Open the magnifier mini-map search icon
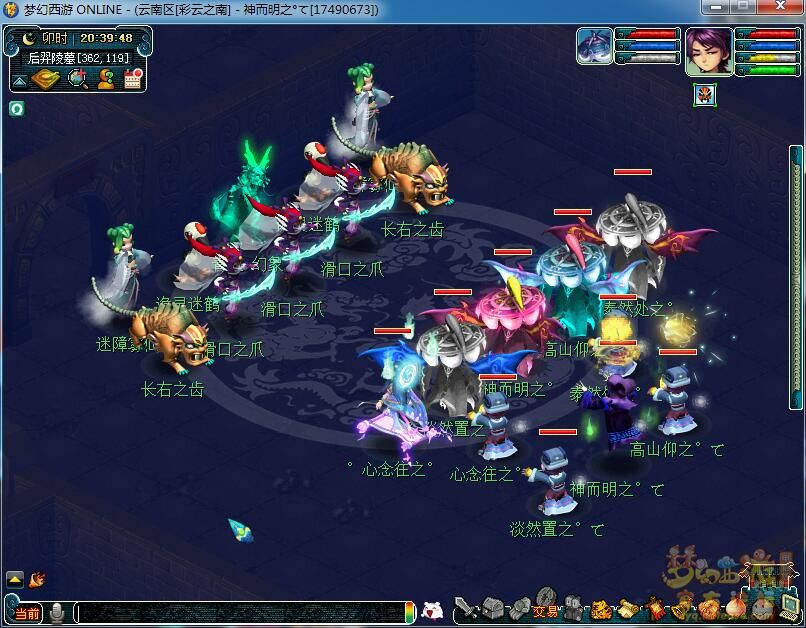The height and width of the screenshot is (628, 806). point(77,79)
